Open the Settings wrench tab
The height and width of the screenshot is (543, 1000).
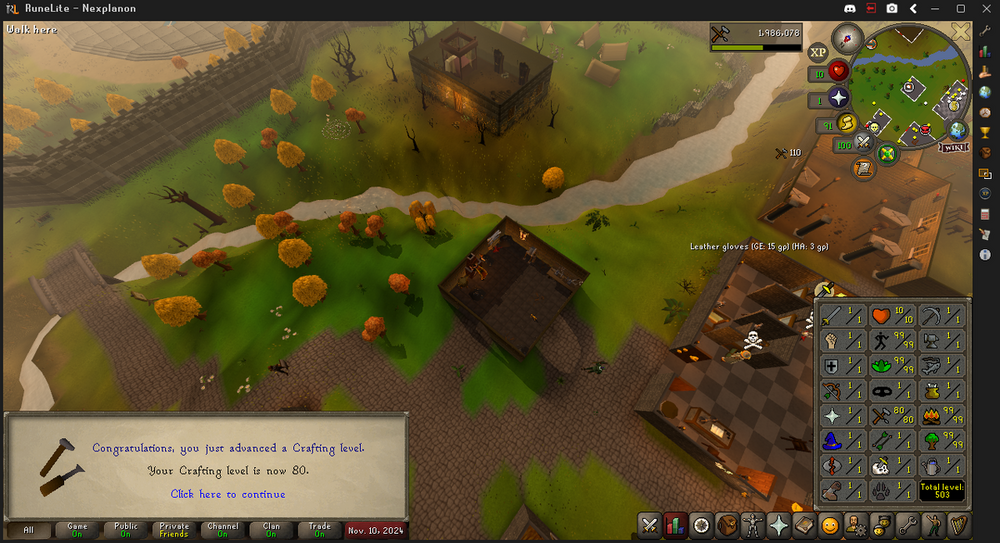coord(907,524)
